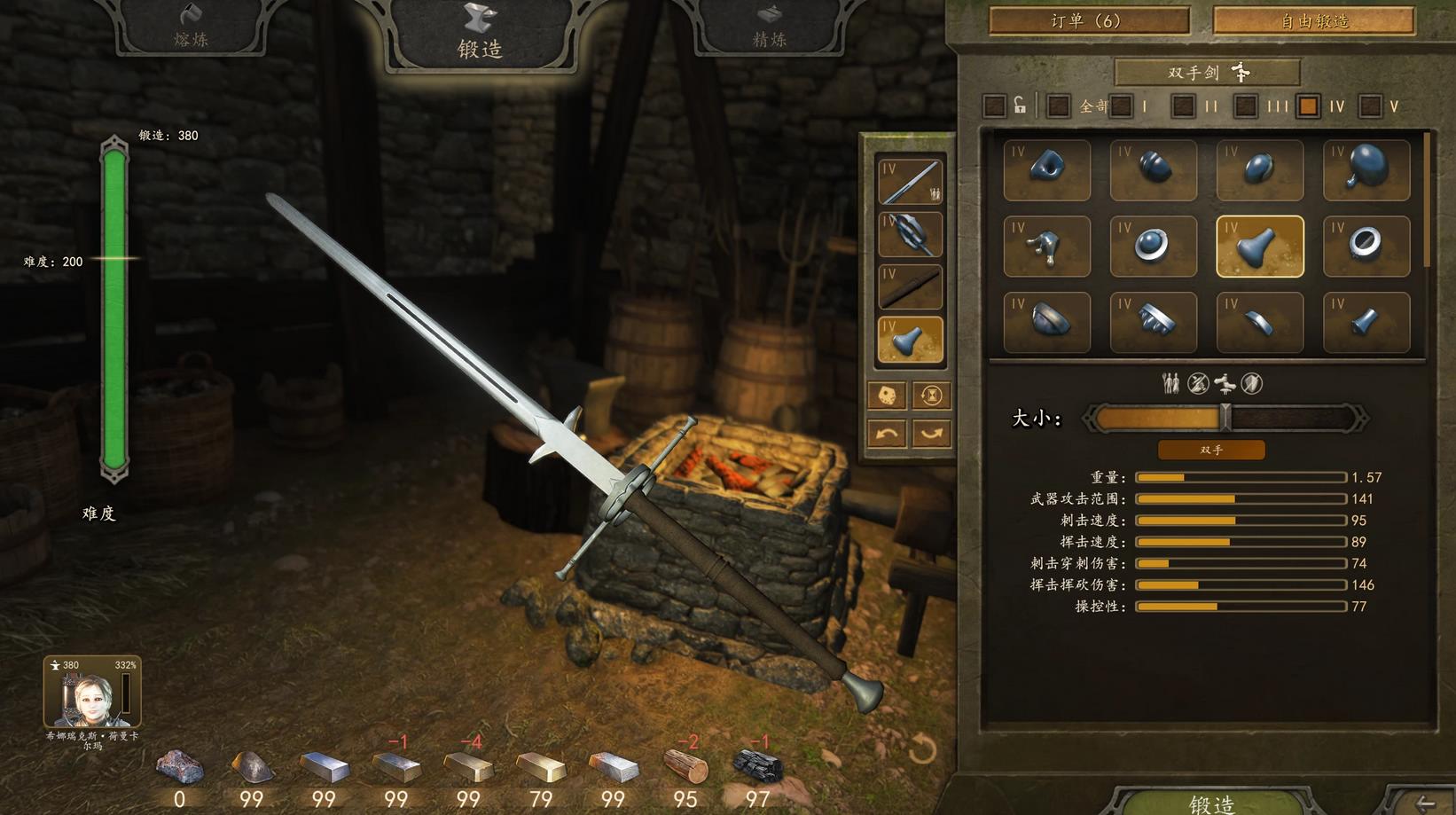Open the 订单 (6) orders list
Viewport: 1456px width, 815px height.
tap(1088, 20)
